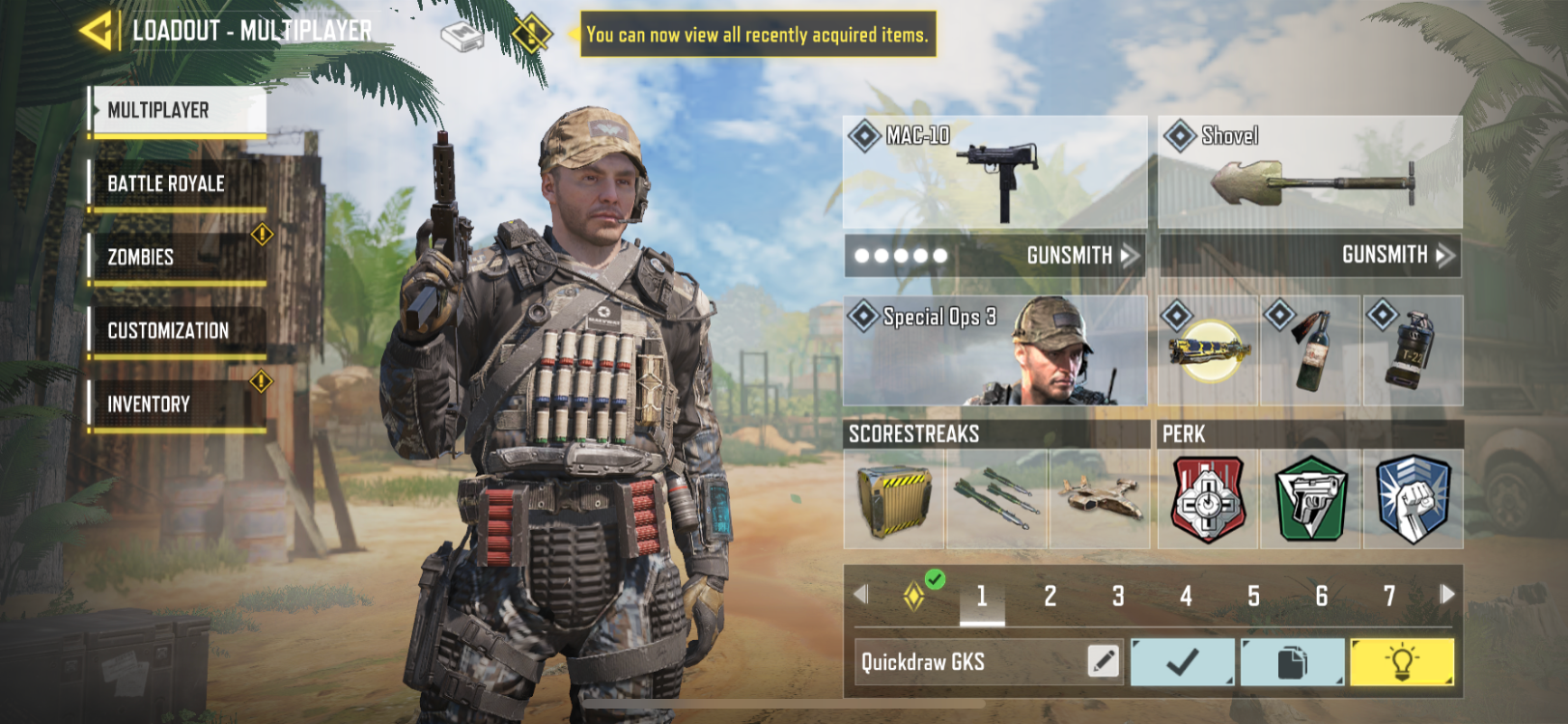Expand Gunsmith for the MAC-10
This screenshot has width=1568, height=724.
(1072, 256)
